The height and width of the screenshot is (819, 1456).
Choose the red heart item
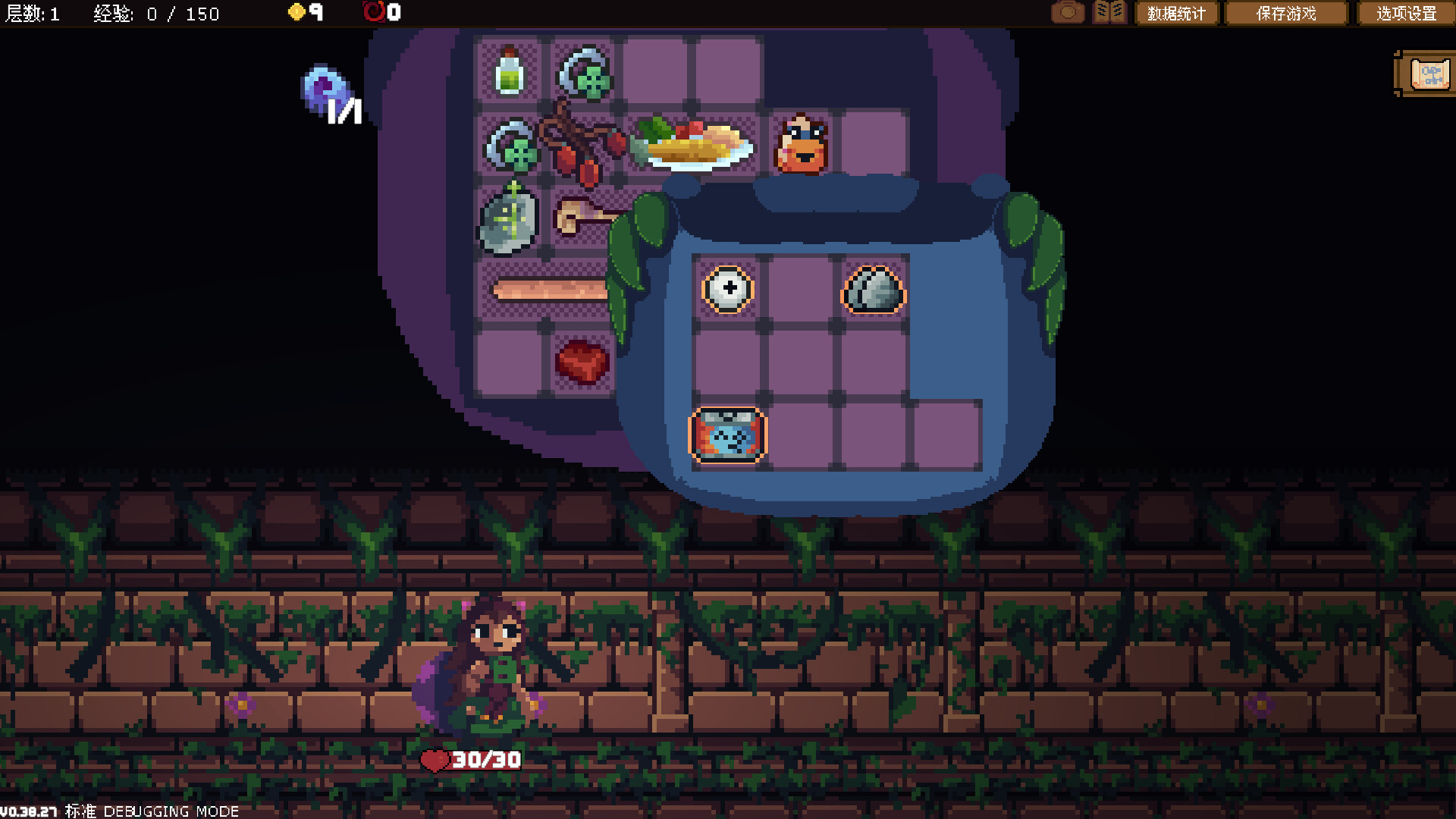[582, 361]
